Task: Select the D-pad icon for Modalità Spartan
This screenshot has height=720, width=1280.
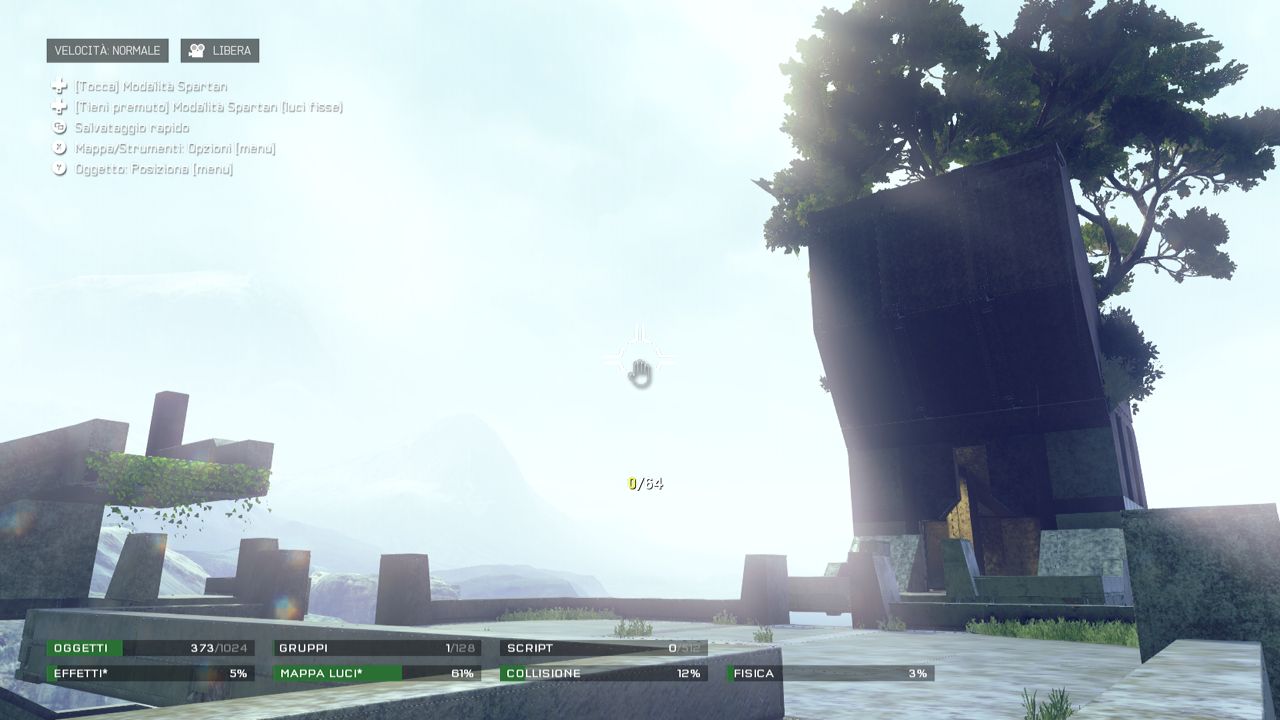Action: tap(60, 86)
